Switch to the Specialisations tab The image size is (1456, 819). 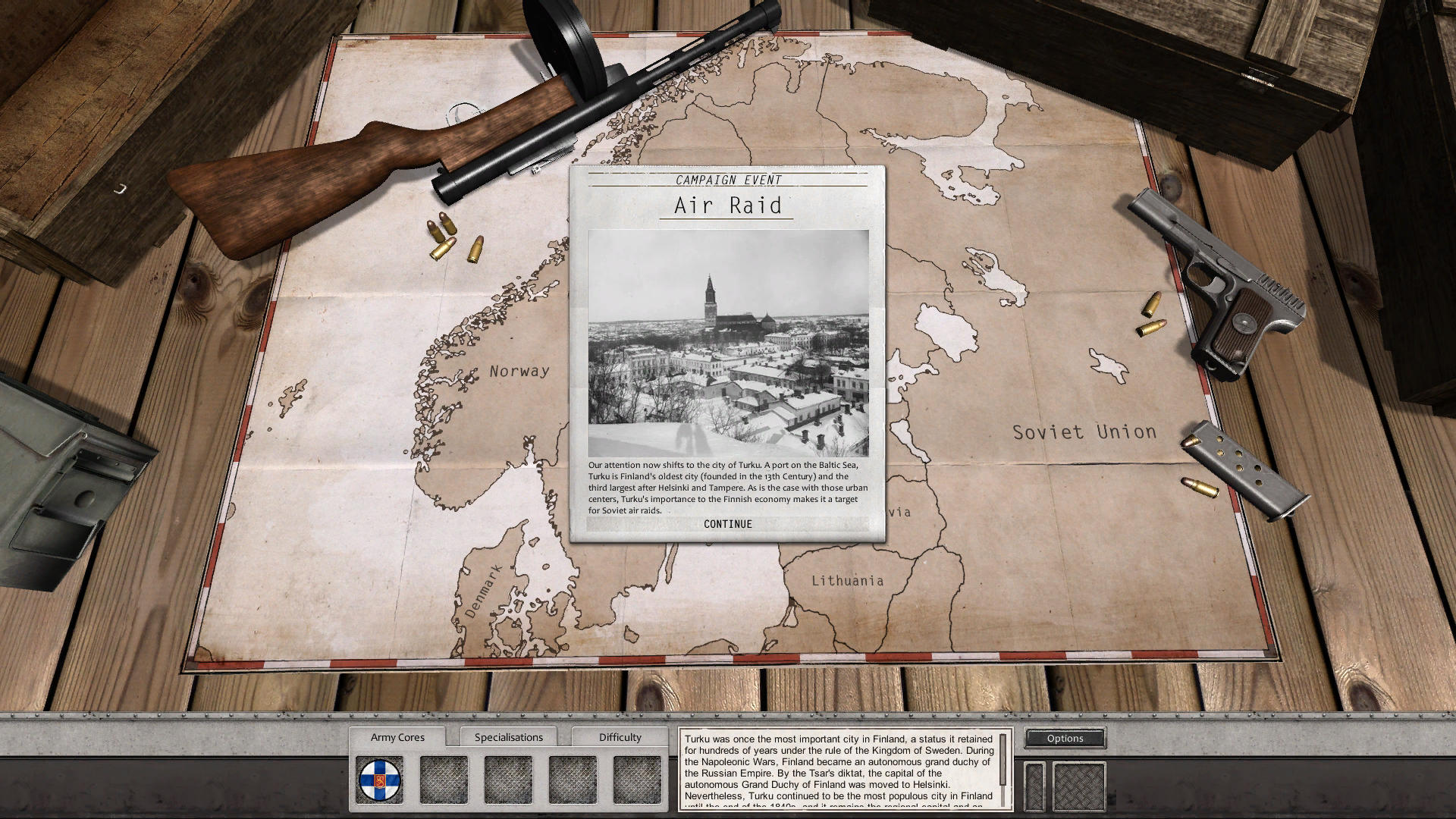point(509,736)
